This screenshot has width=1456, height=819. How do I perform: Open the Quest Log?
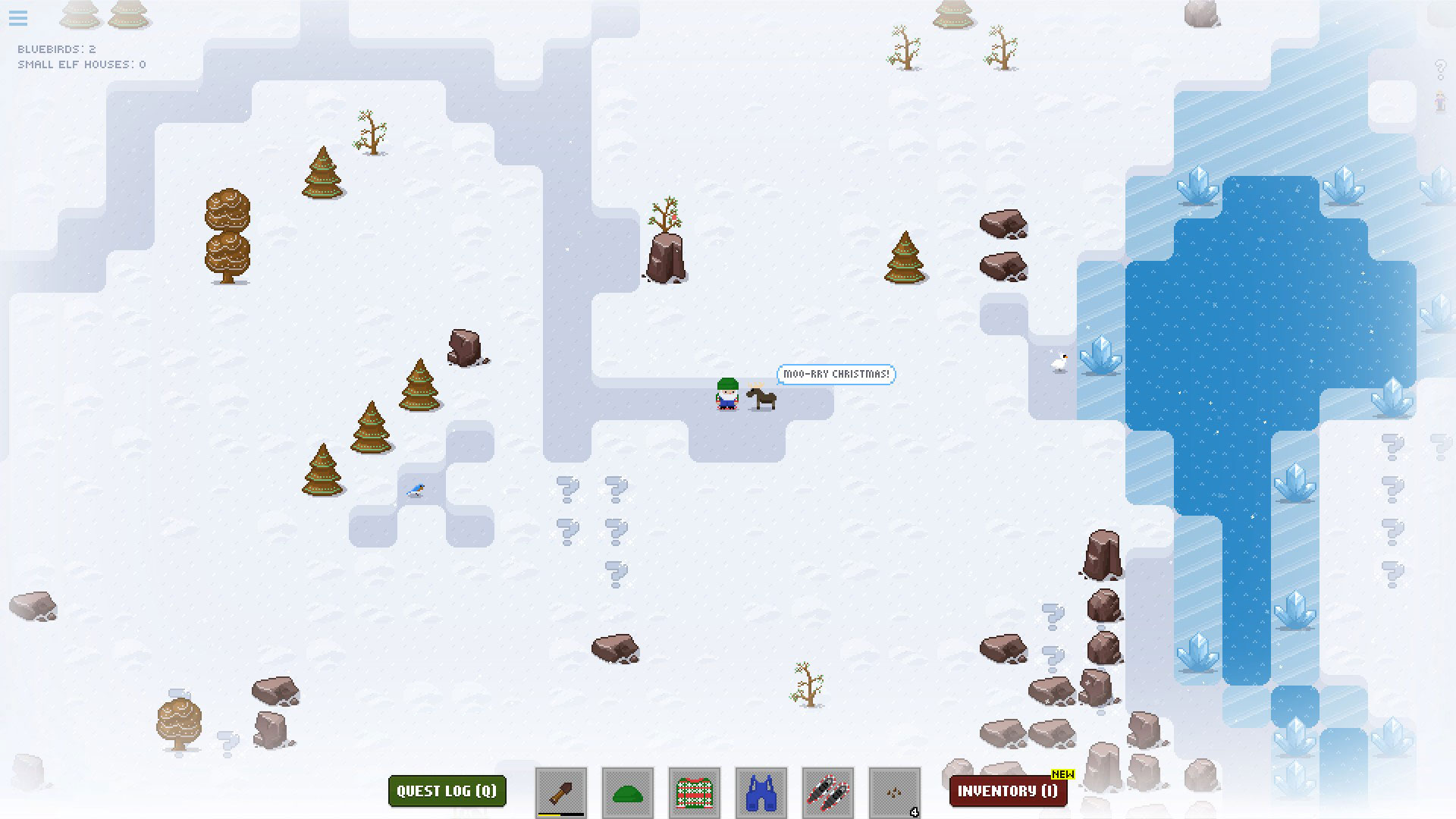click(447, 791)
